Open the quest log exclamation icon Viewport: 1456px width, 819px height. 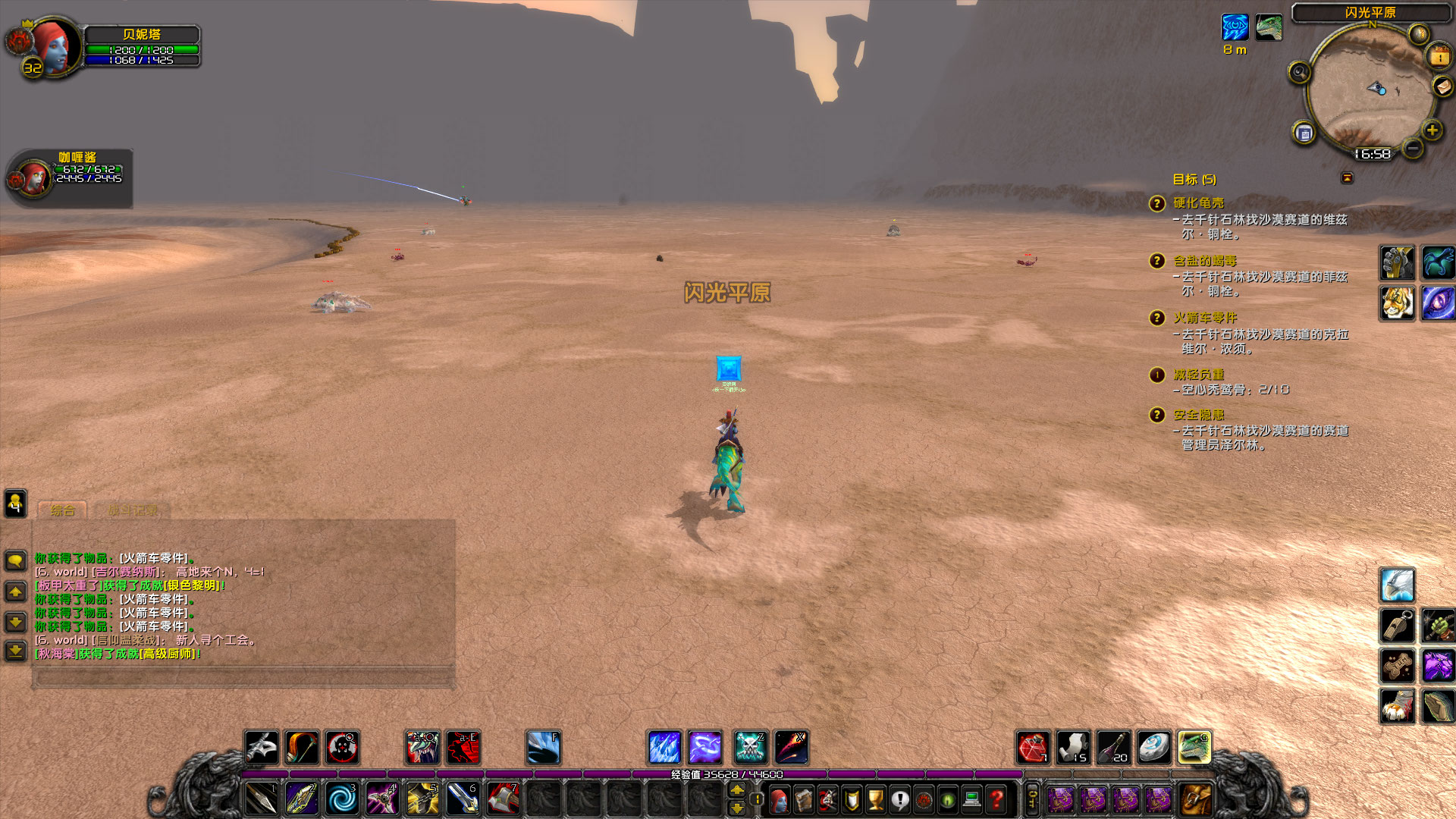[900, 799]
